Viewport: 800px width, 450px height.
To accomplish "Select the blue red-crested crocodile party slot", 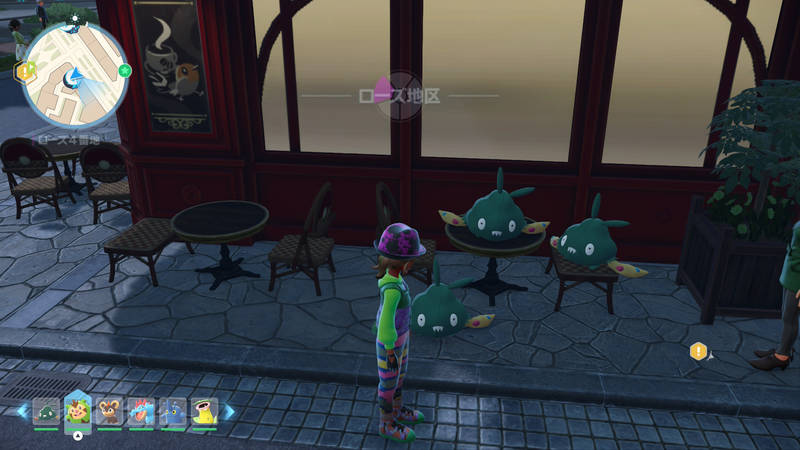I will 142,411.
